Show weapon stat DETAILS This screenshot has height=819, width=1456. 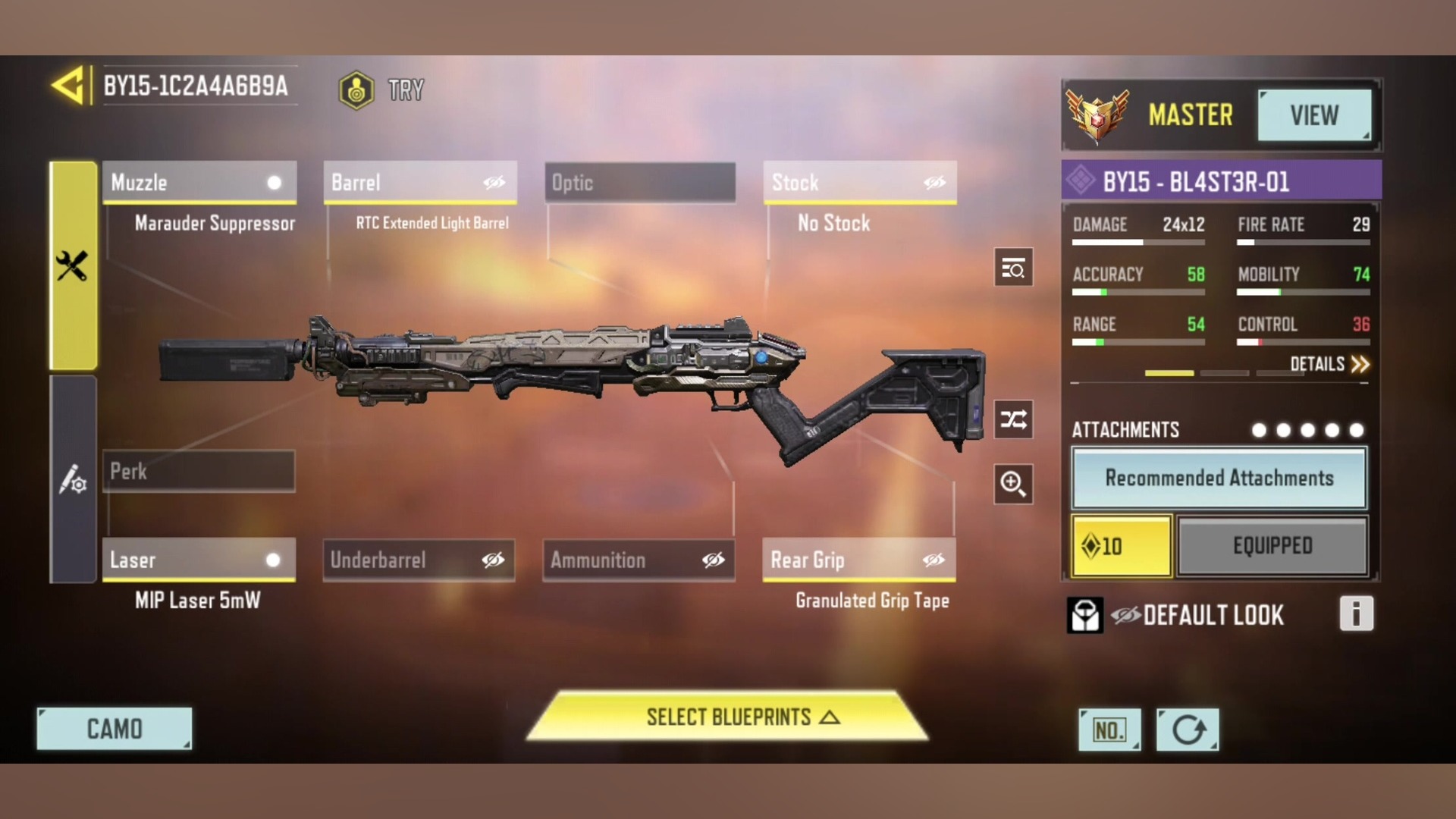(1329, 365)
